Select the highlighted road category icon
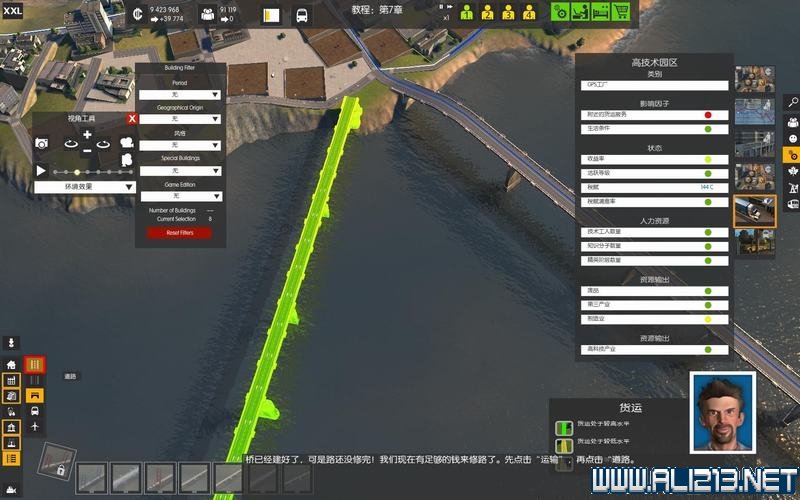800x500 pixels. click(35, 365)
